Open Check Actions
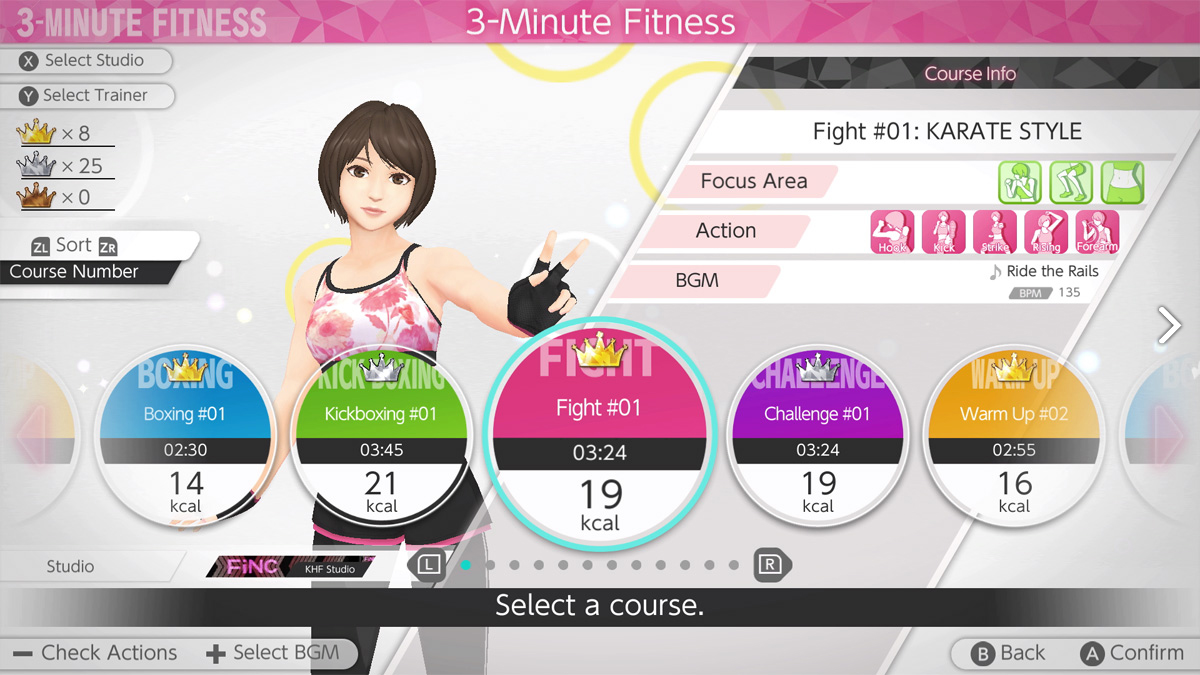This screenshot has height=675, width=1200. (x=96, y=654)
